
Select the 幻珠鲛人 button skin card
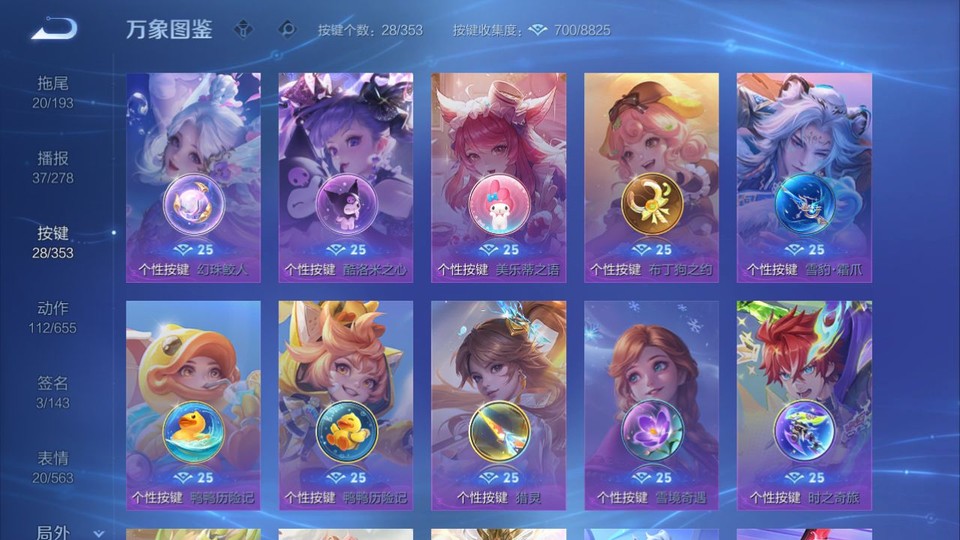(x=193, y=177)
